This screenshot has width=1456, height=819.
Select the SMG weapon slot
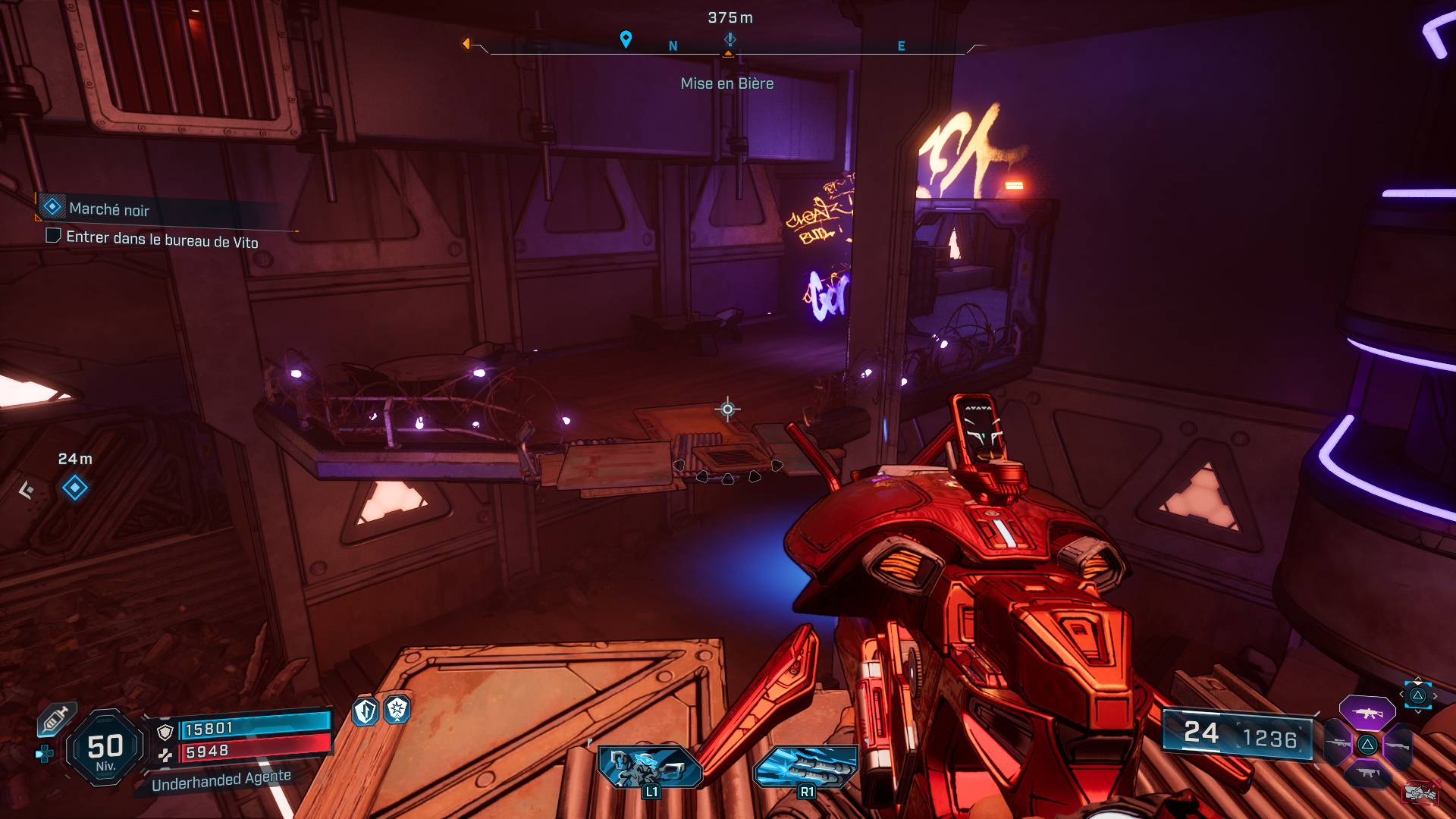1367,773
